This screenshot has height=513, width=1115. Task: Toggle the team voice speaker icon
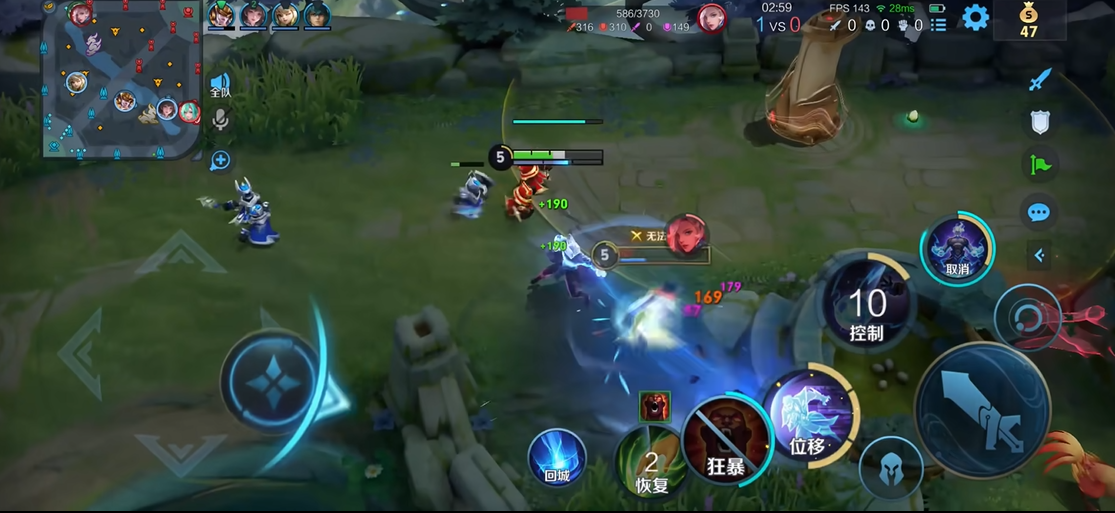click(x=220, y=84)
